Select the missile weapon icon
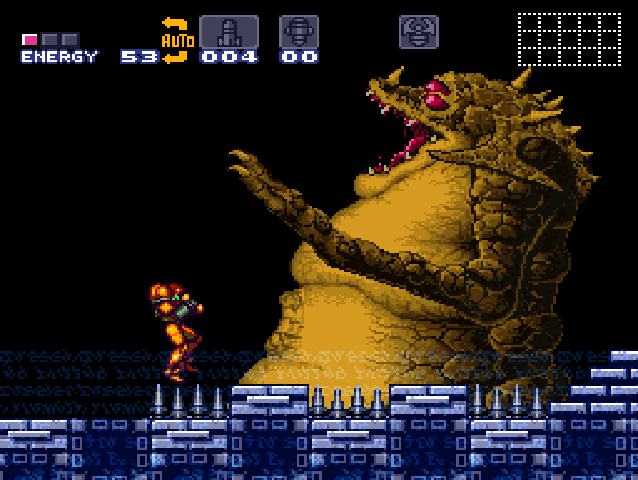Viewport: 638px width, 480px height. tap(228, 31)
